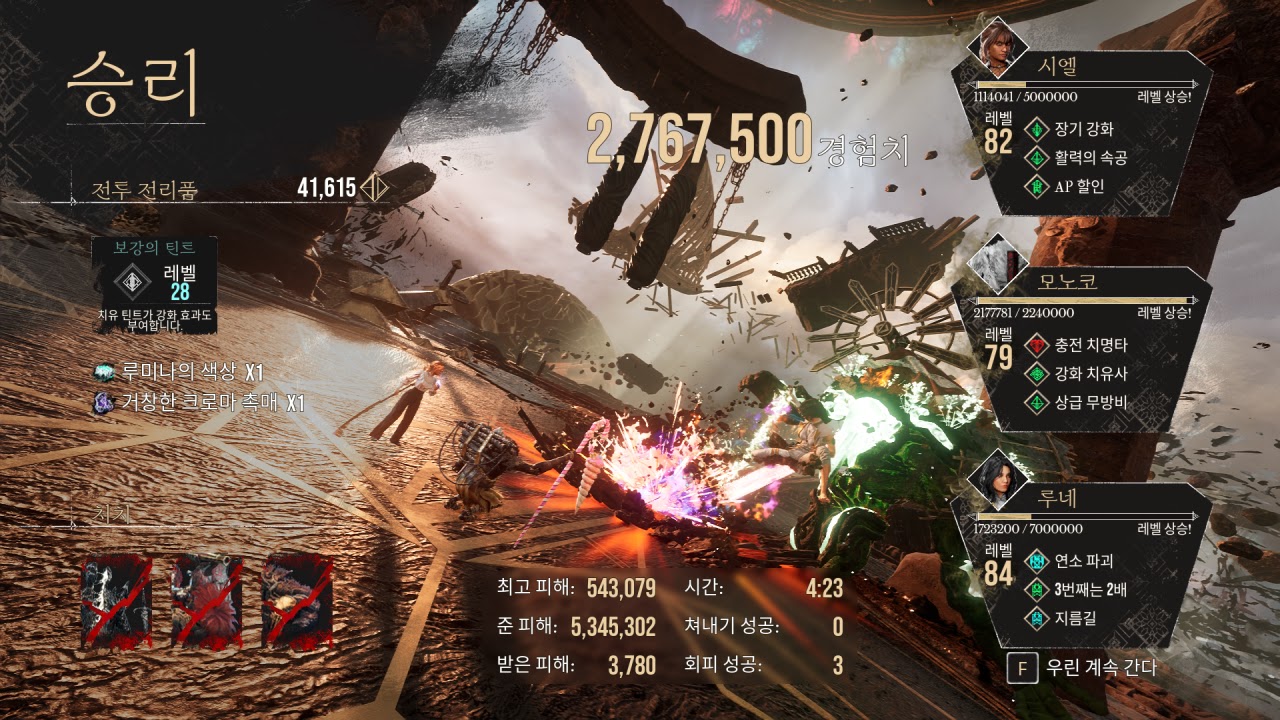Screen dimensions: 1280x720
Task: Select 모노코's character portrait
Action: coord(997,262)
